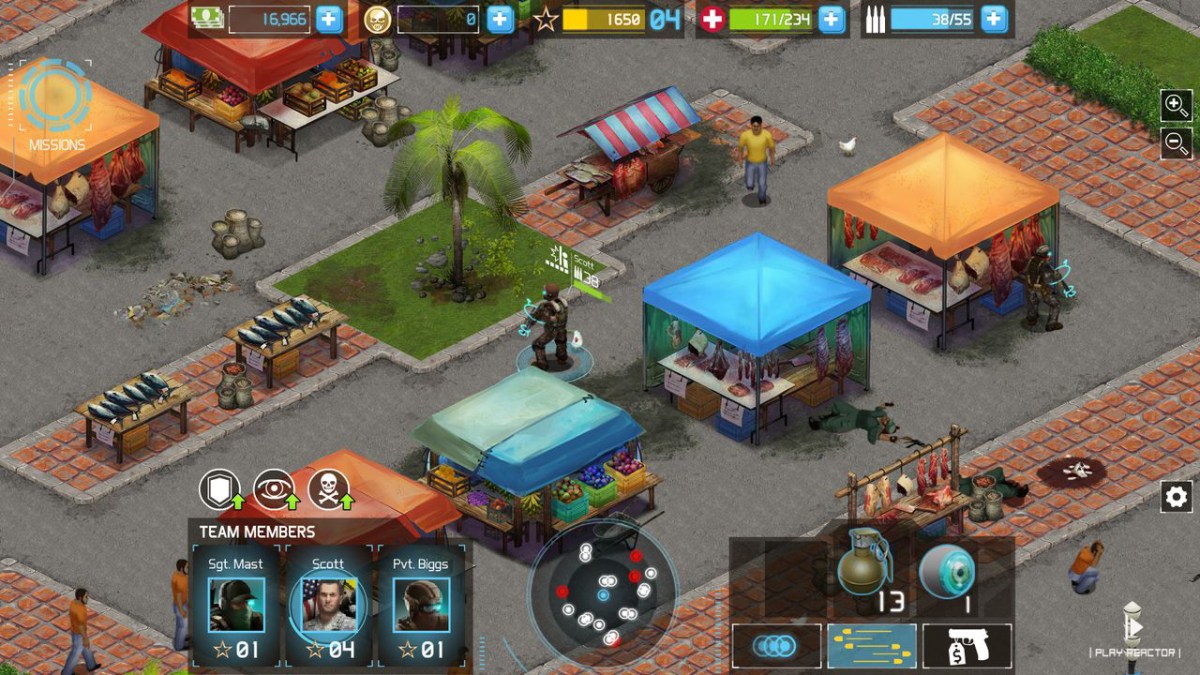
Task: Select team member Sgt. Mast
Action: coord(236,604)
